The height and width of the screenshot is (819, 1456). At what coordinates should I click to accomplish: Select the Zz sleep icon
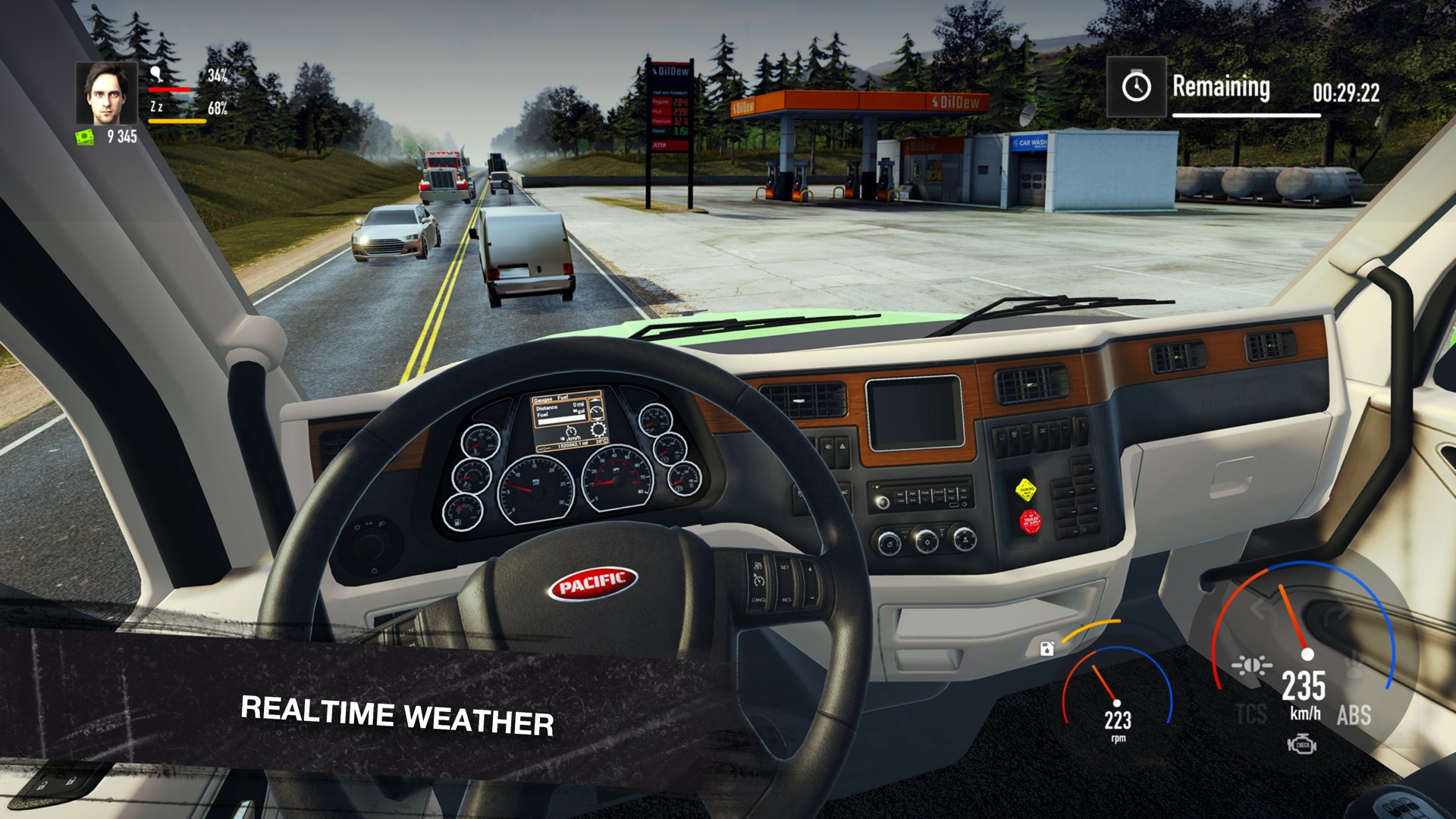156,107
